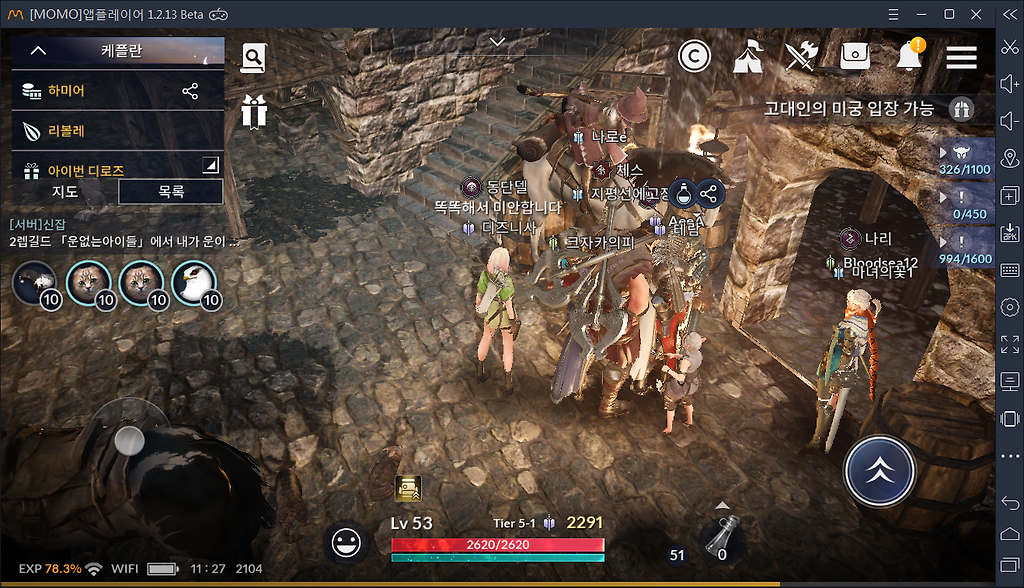Select the 리볼레 entry in the list
The image size is (1024, 588).
pos(65,131)
